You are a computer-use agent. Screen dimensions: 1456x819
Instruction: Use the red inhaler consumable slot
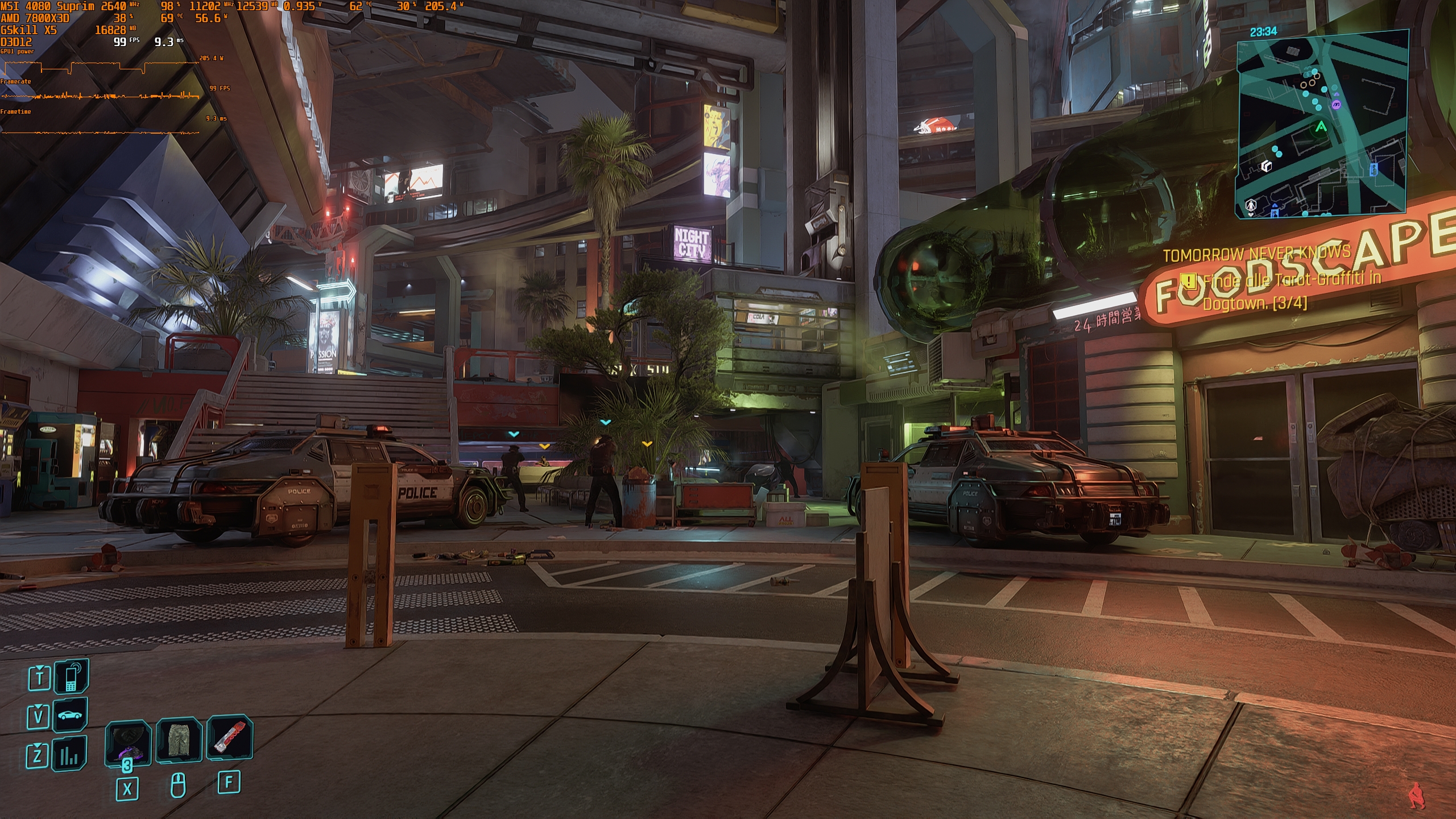229,738
